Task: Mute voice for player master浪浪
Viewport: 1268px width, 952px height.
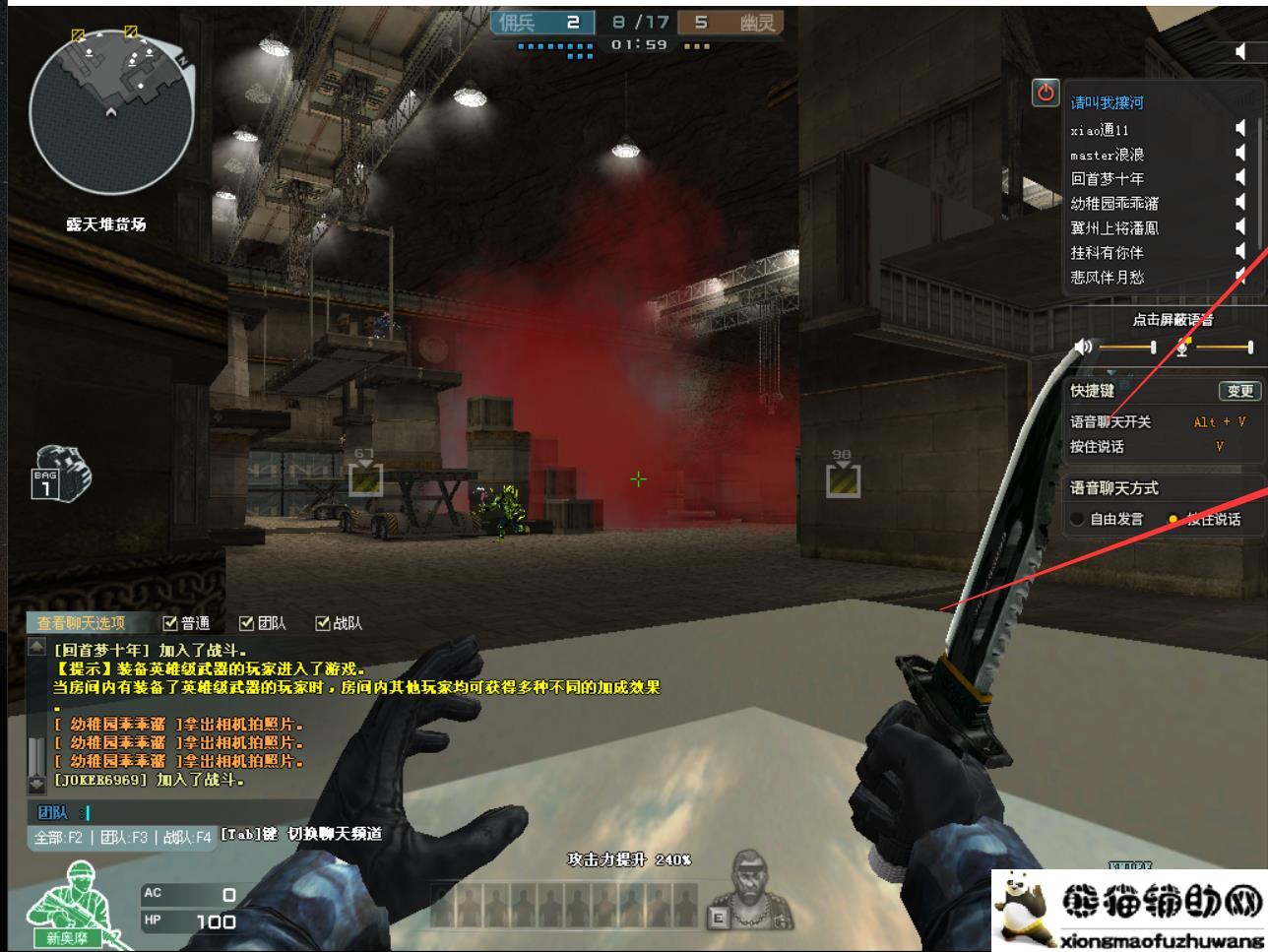Action: tap(1240, 154)
